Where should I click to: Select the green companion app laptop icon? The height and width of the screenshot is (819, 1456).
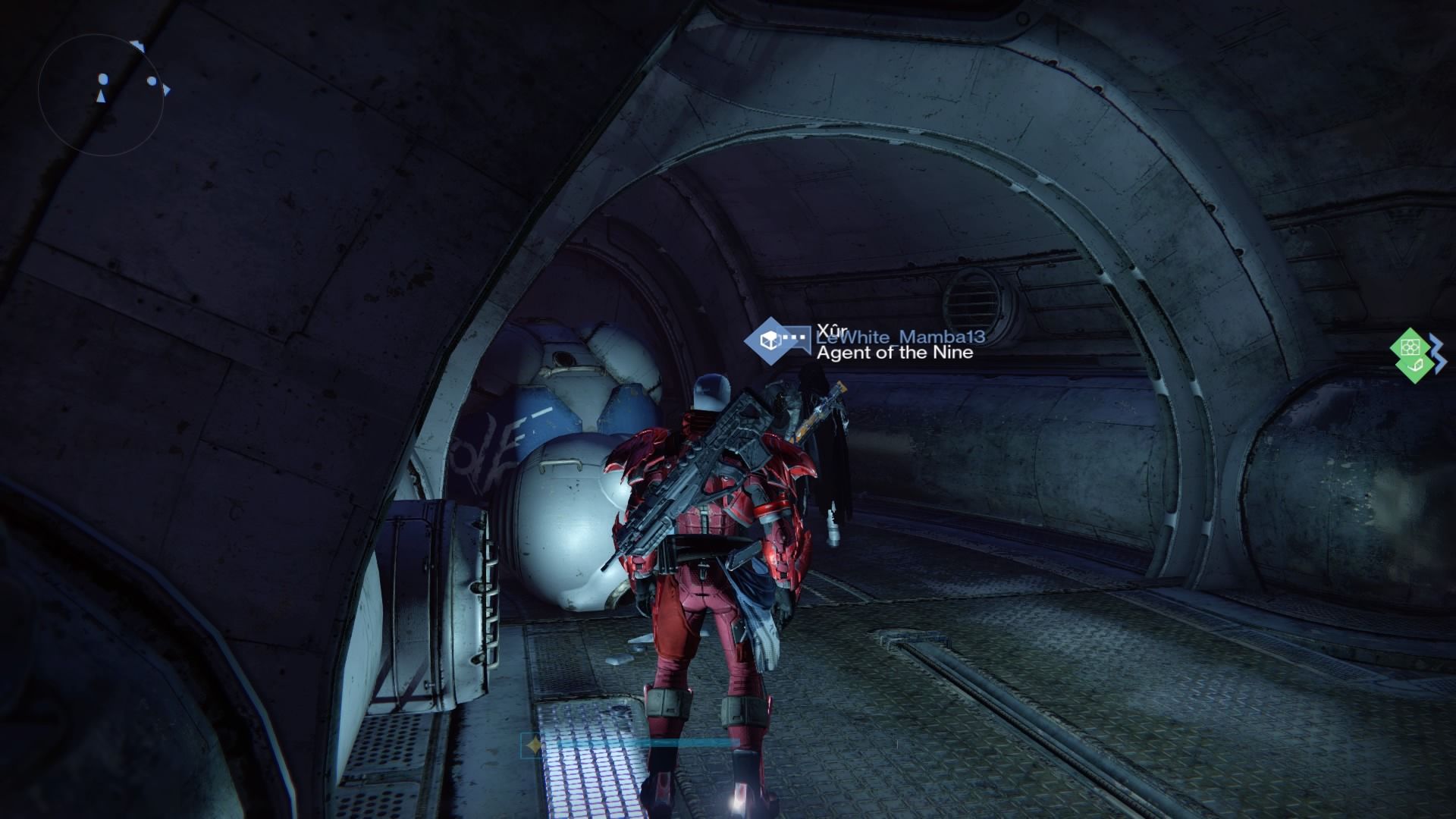tap(1415, 366)
